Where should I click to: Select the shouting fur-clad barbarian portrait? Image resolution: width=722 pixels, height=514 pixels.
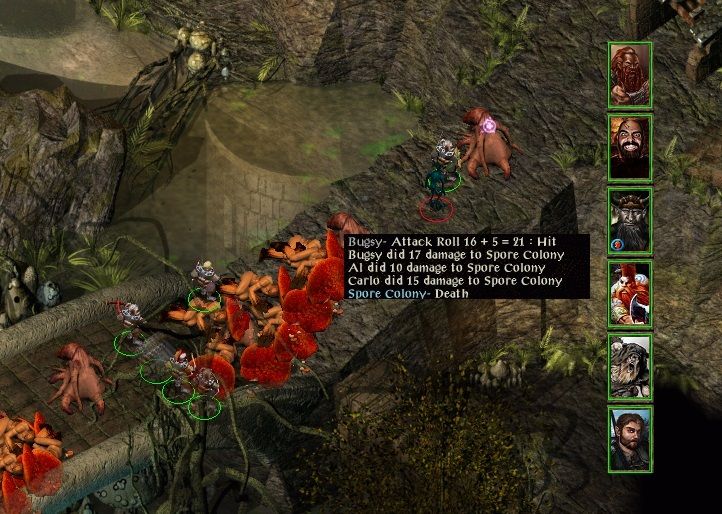[630, 367]
